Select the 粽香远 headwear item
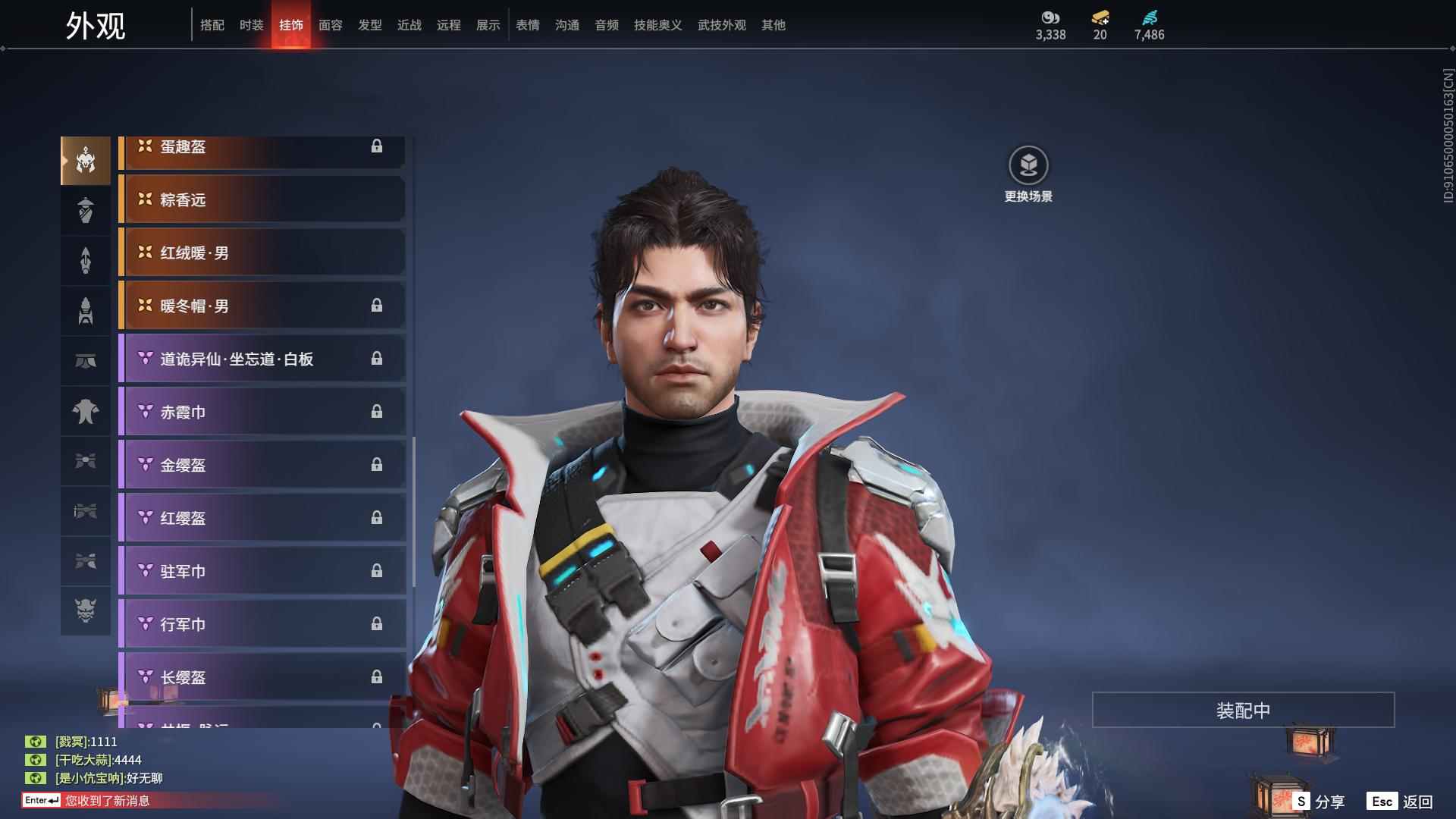This screenshot has width=1456, height=819. point(262,199)
